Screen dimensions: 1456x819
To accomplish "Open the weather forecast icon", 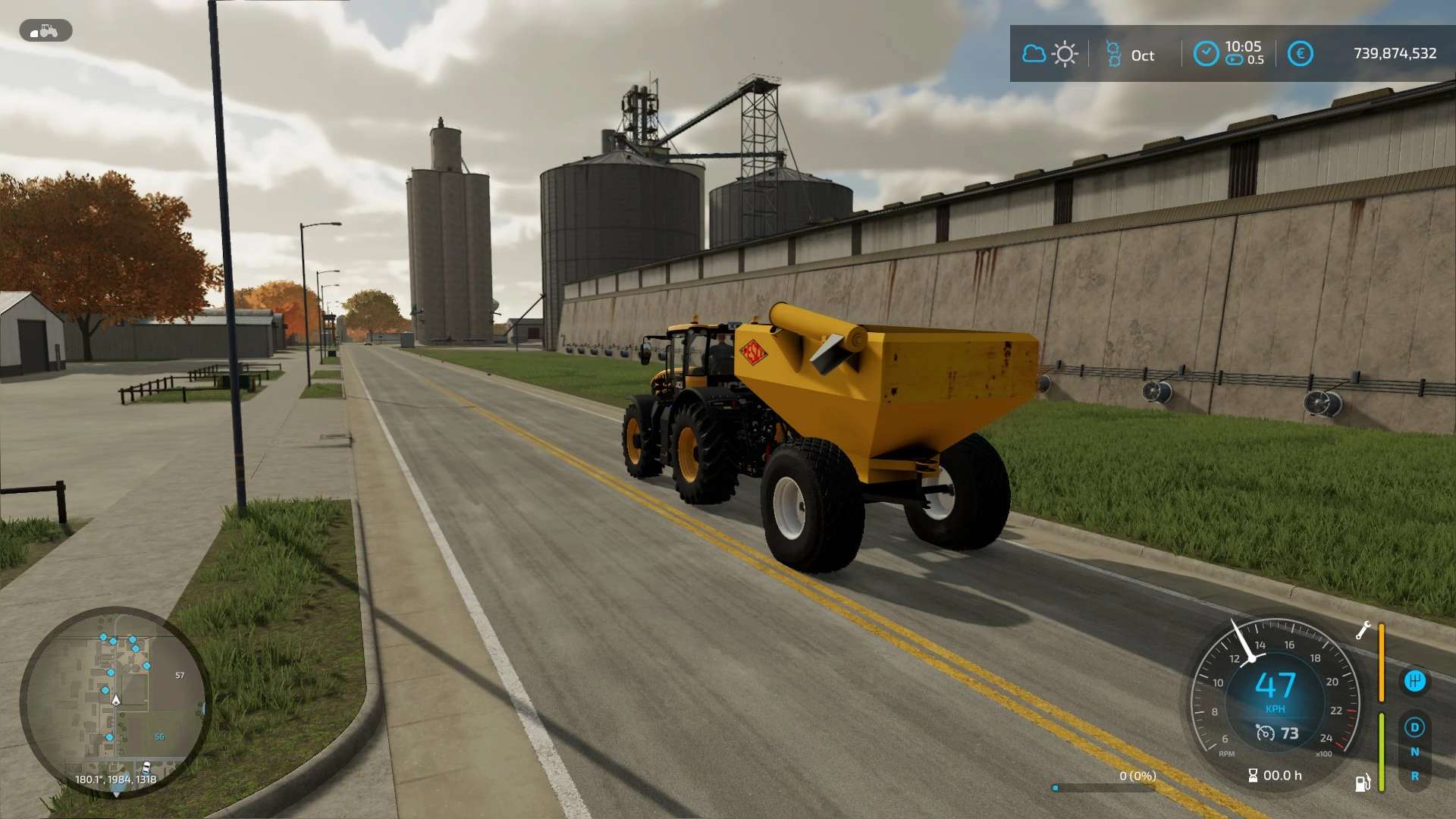I will point(1050,54).
